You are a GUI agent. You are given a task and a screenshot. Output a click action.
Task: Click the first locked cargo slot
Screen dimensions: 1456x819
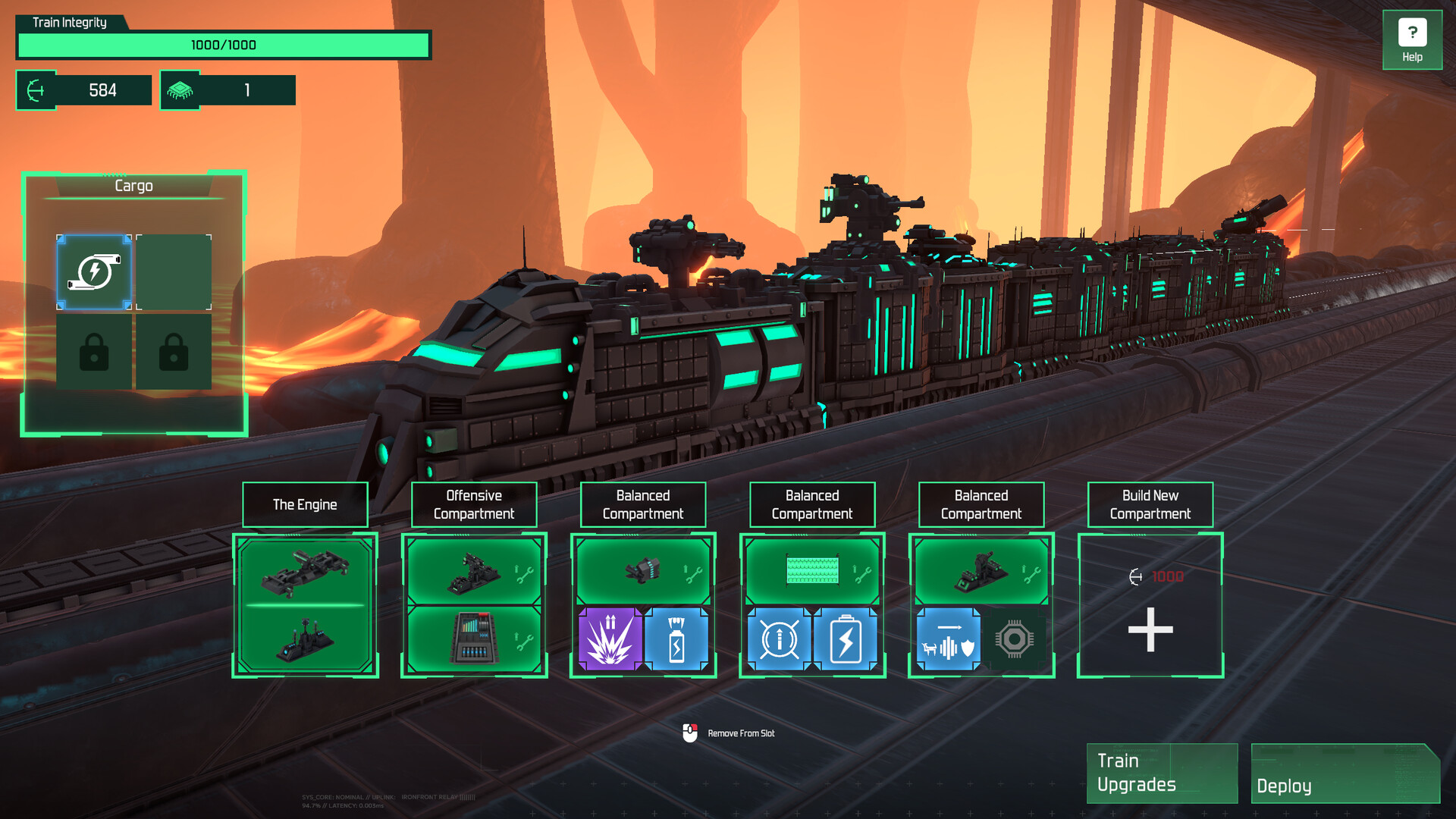94,350
